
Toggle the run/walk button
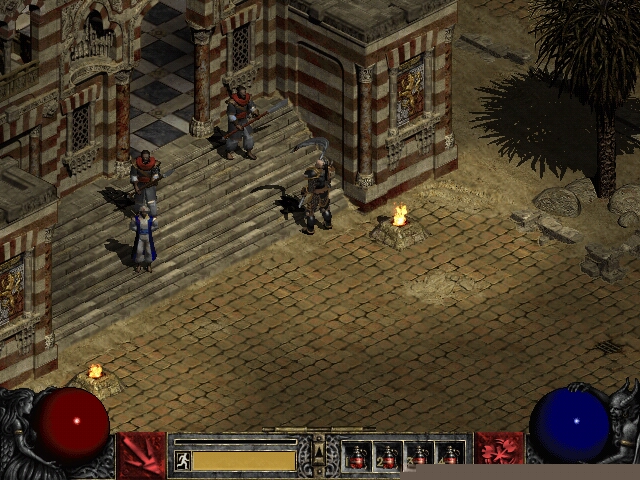183,460
